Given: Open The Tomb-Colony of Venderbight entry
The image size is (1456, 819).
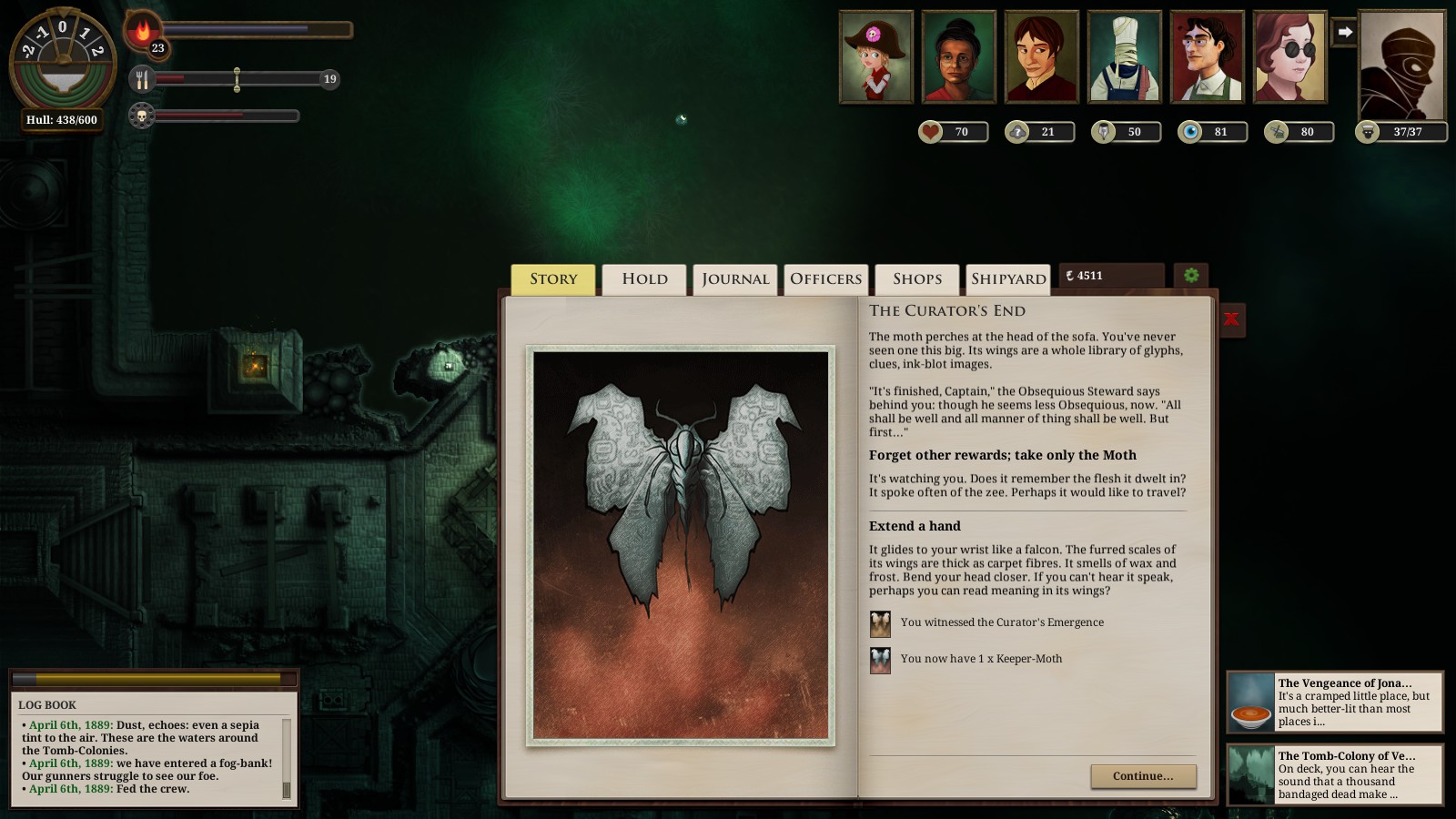Looking at the screenshot, I should click(x=1335, y=774).
